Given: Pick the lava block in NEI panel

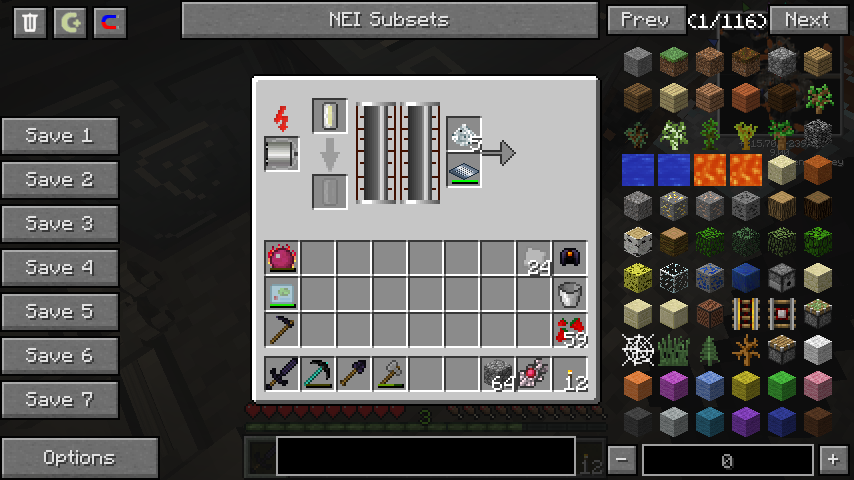Looking at the screenshot, I should (x=710, y=169).
